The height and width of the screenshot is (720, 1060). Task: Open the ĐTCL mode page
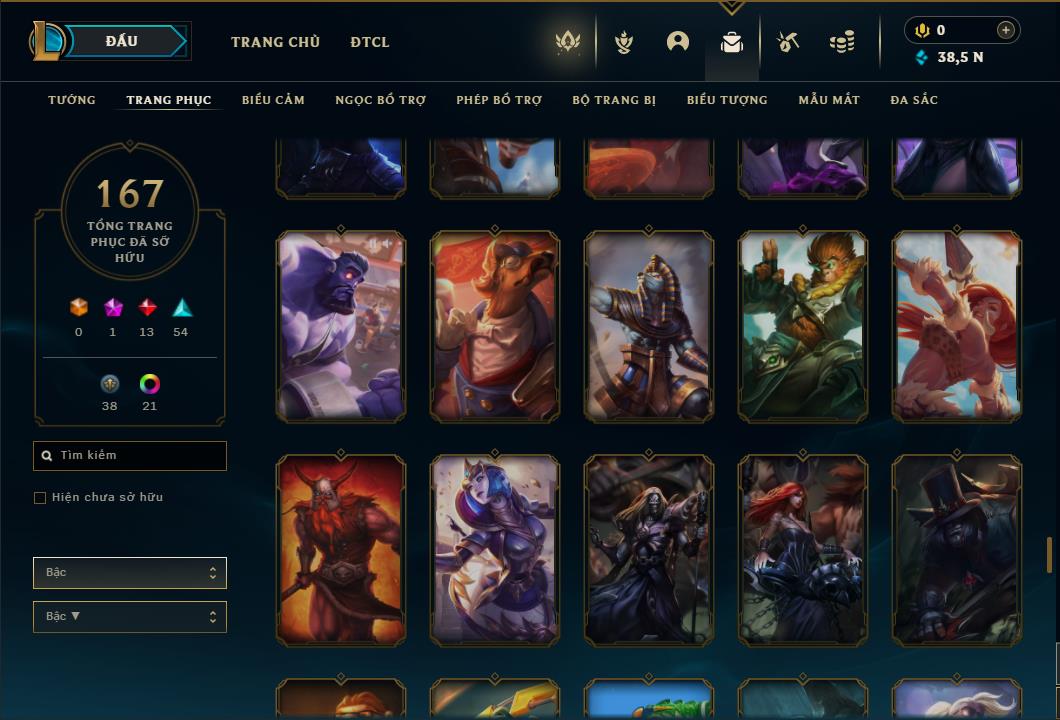[x=370, y=42]
